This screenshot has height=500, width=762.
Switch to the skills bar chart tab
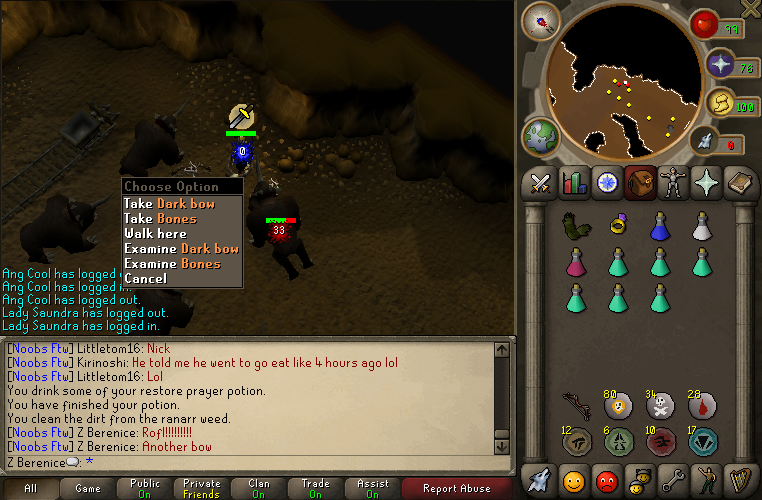(x=574, y=183)
